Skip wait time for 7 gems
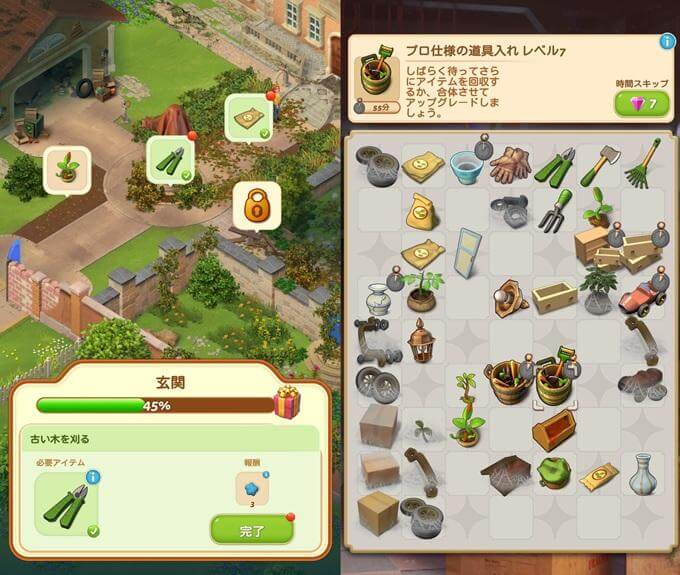680x575 pixels. [643, 104]
